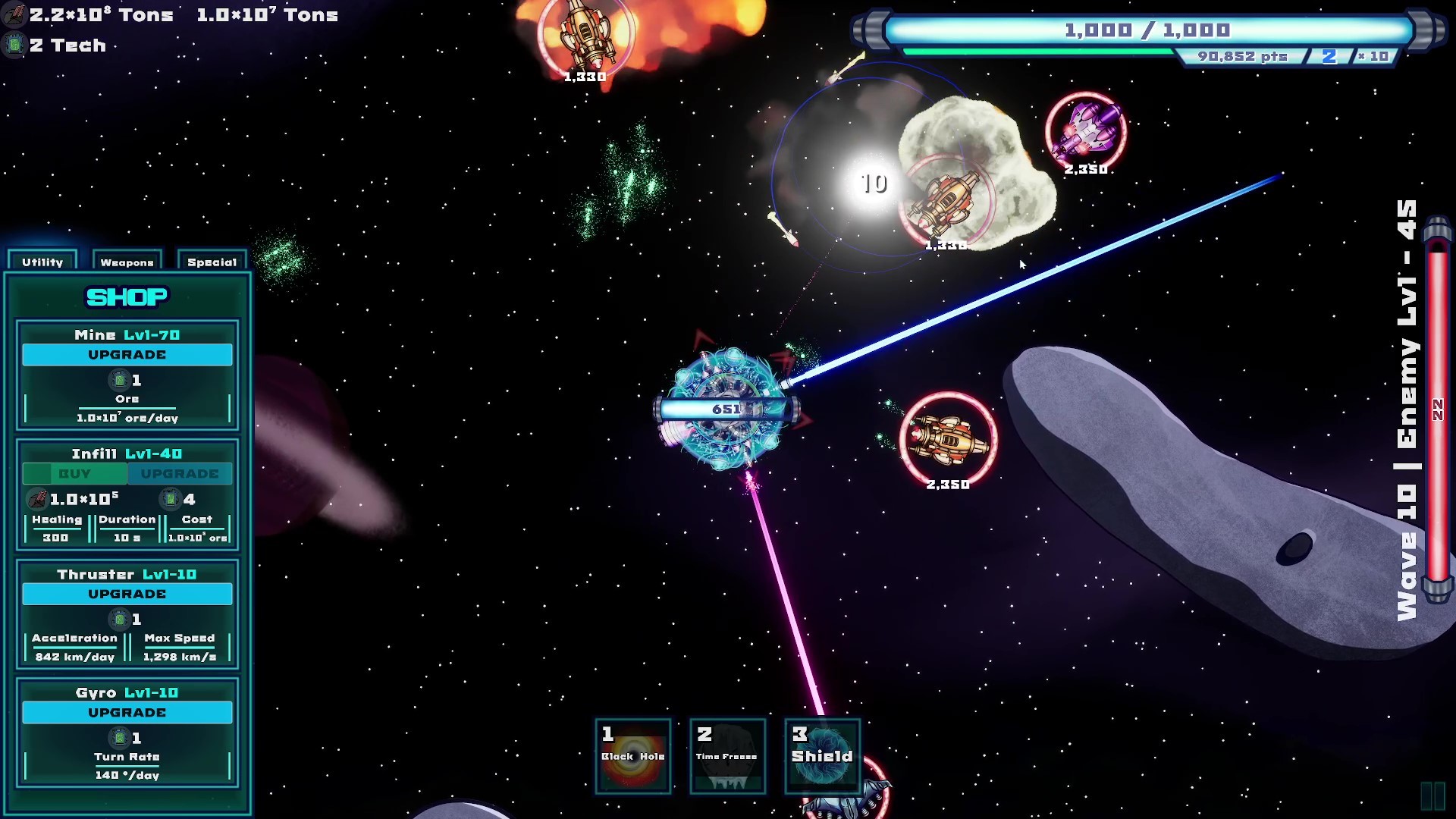Click the Tech counter icon top-left

[x=13, y=45]
